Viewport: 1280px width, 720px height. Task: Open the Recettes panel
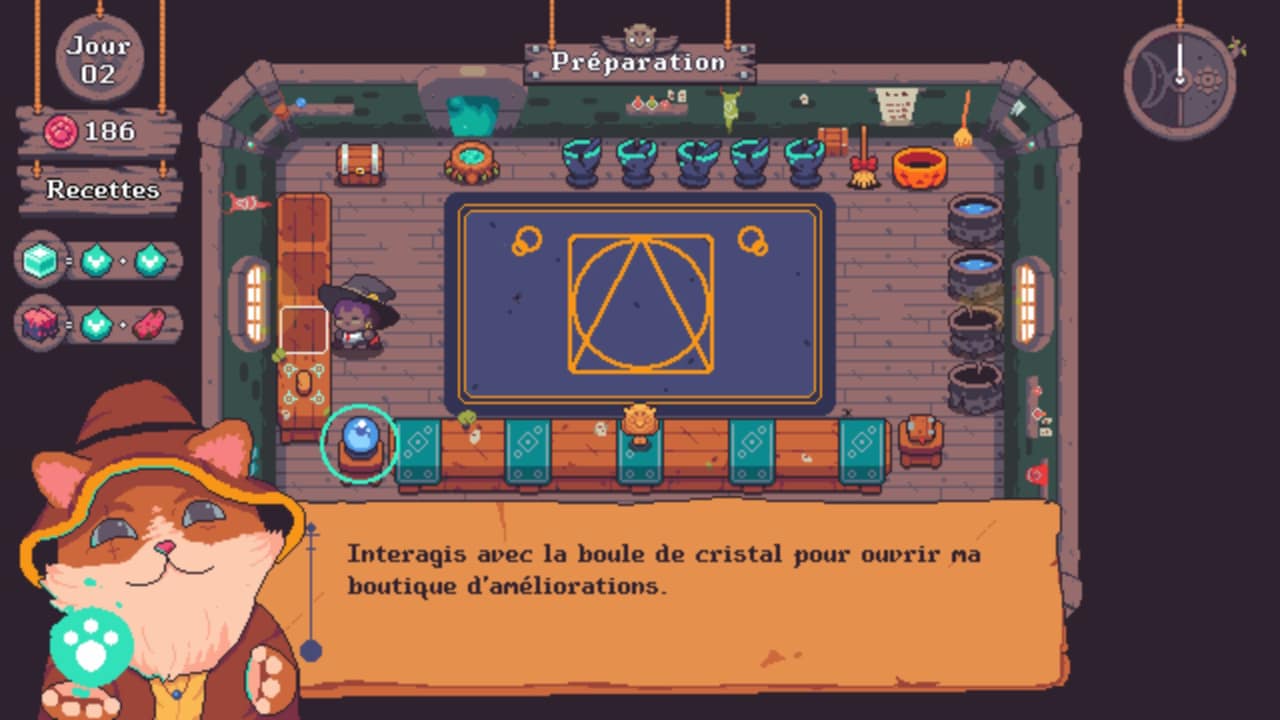(102, 190)
